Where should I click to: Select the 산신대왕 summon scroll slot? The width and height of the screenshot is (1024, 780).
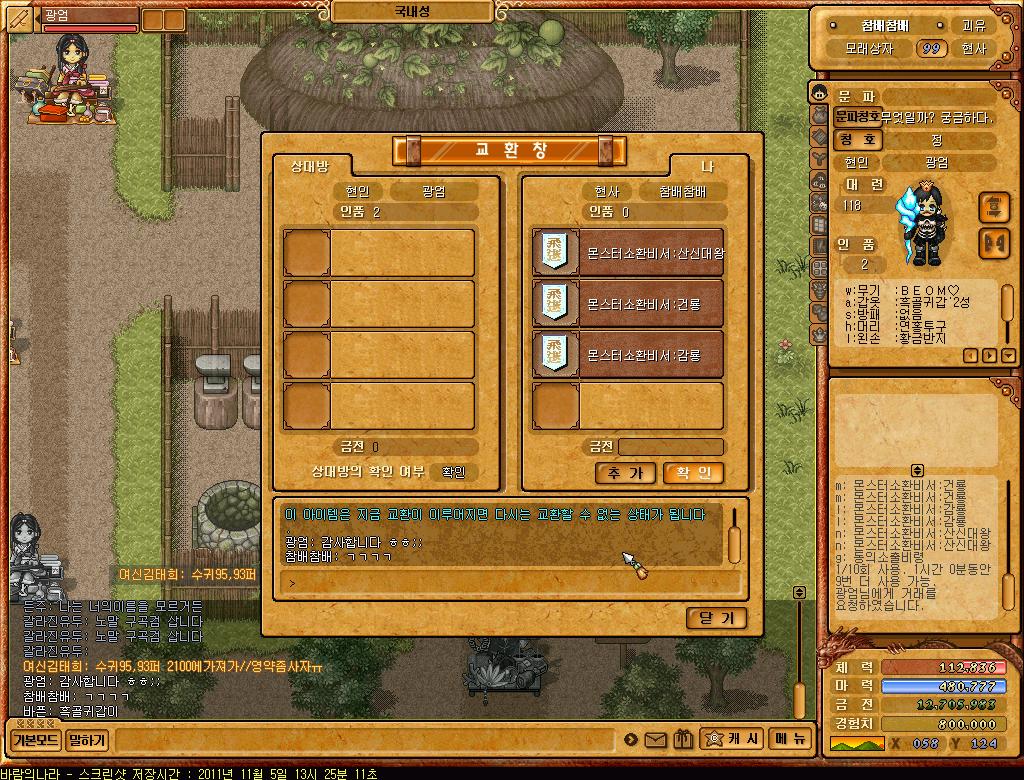point(628,253)
